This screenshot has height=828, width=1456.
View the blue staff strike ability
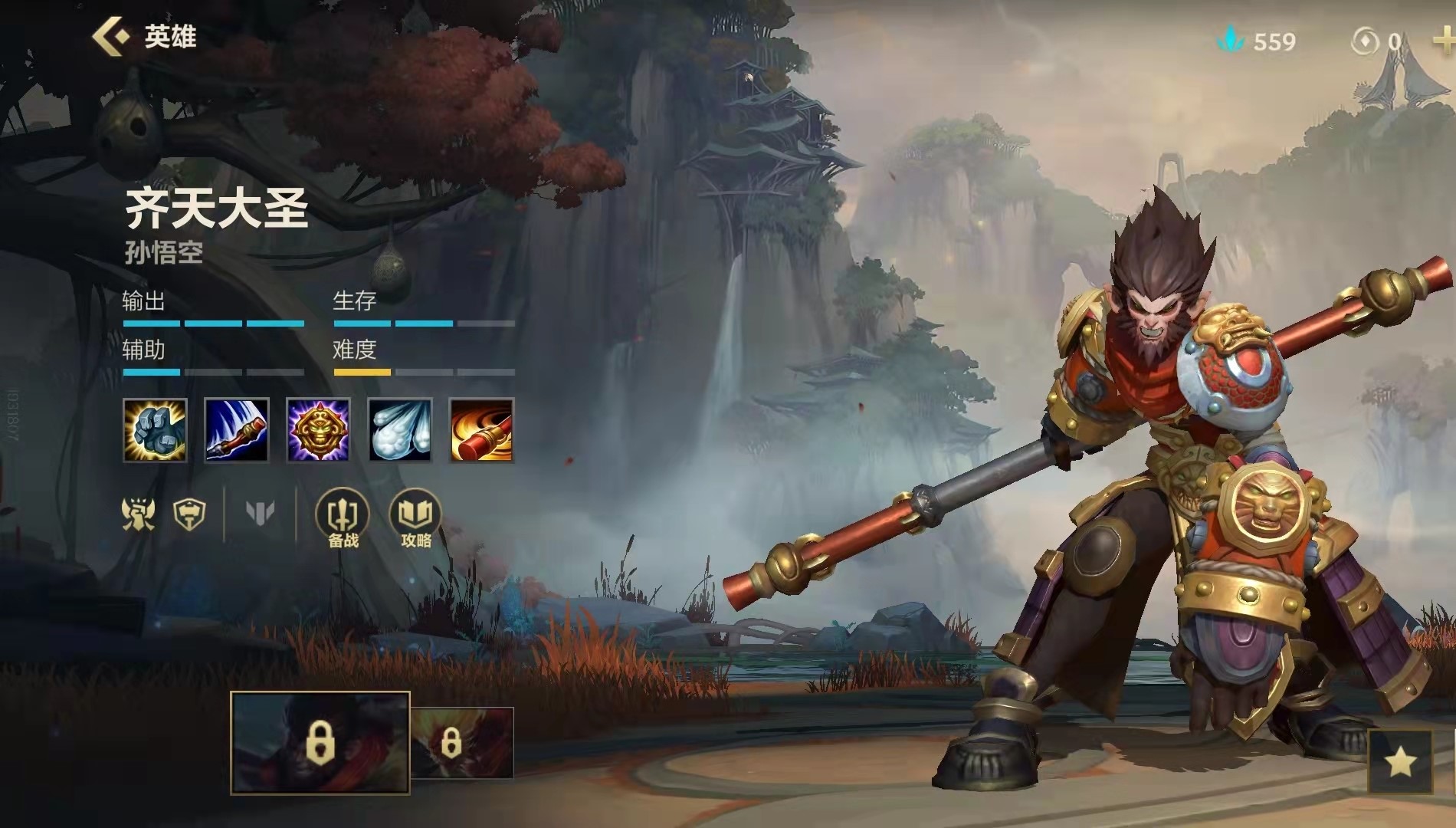tap(237, 430)
